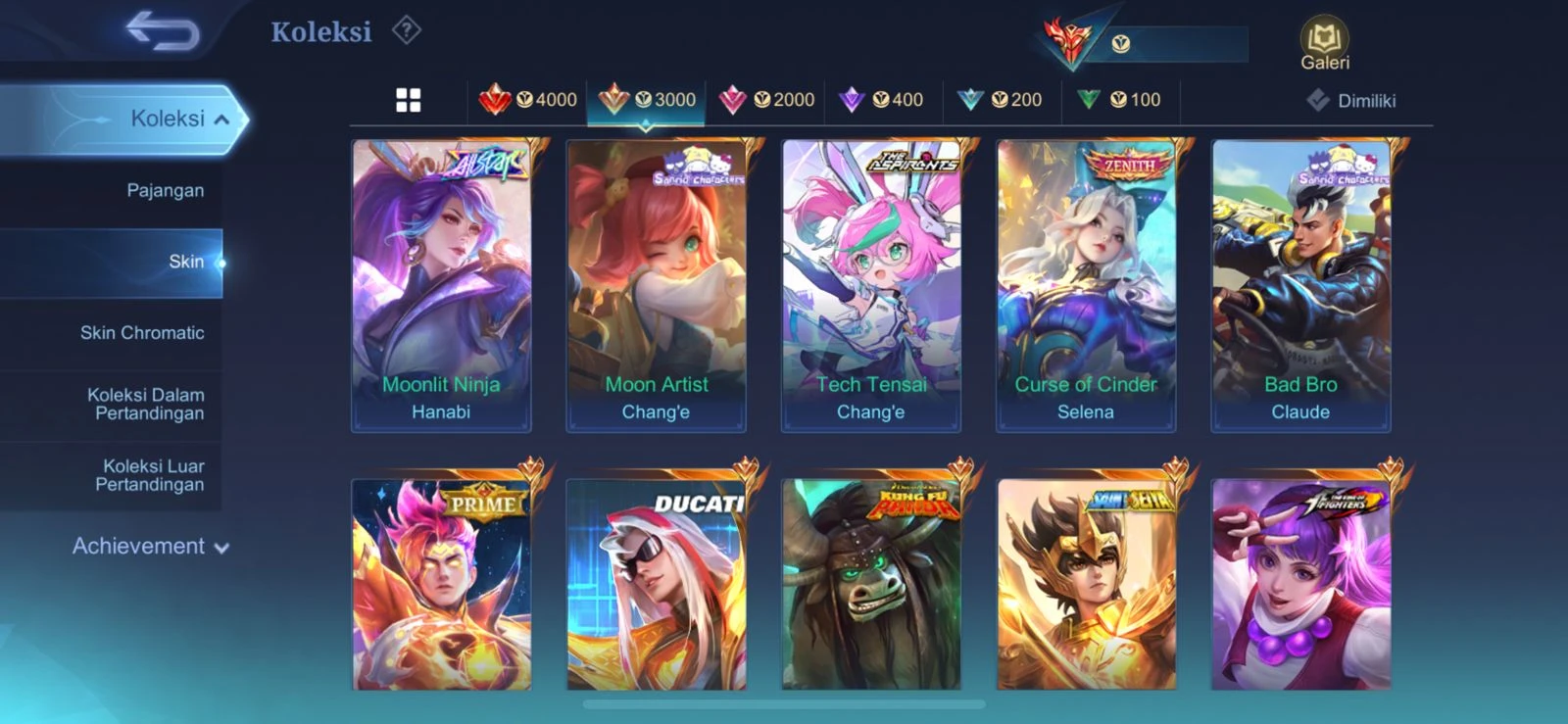Viewport: 1568px width, 724px height.
Task: Open Skin Chromatic in the sidebar
Action: (x=142, y=333)
